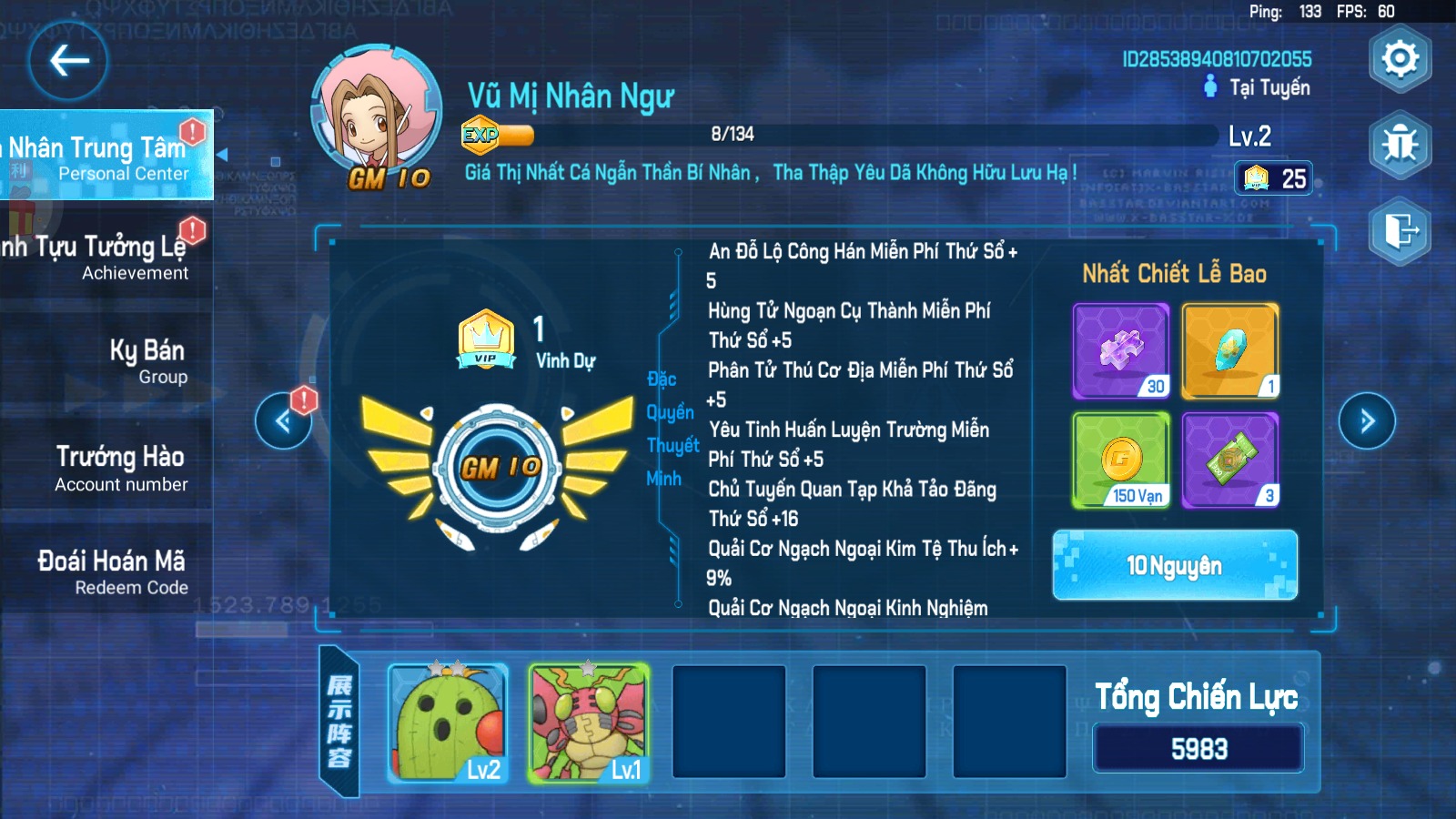The image size is (1456, 819).
Task: Click the currency icon showing 25
Action: tap(1272, 178)
